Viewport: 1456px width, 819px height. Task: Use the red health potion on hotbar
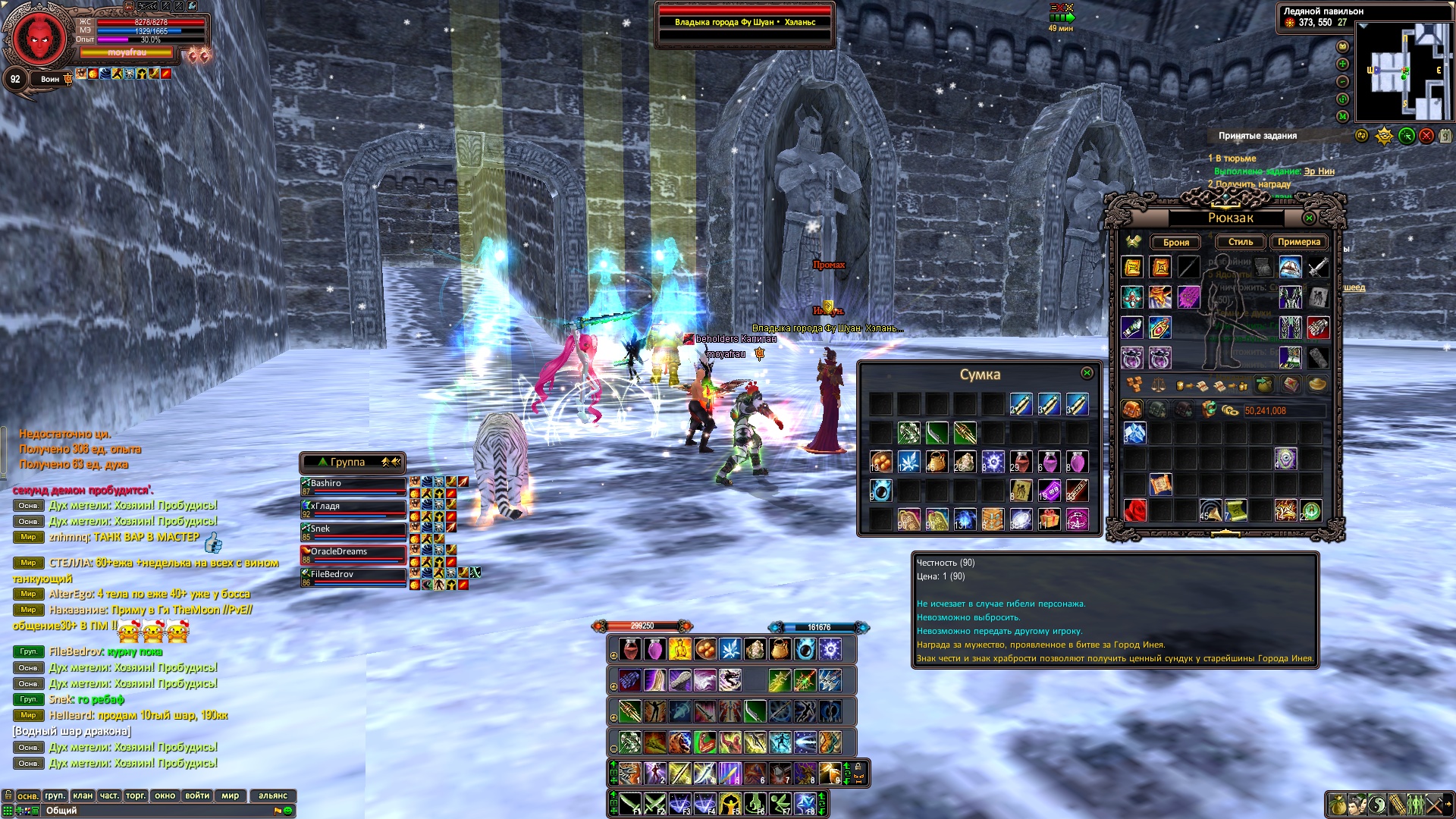click(629, 649)
